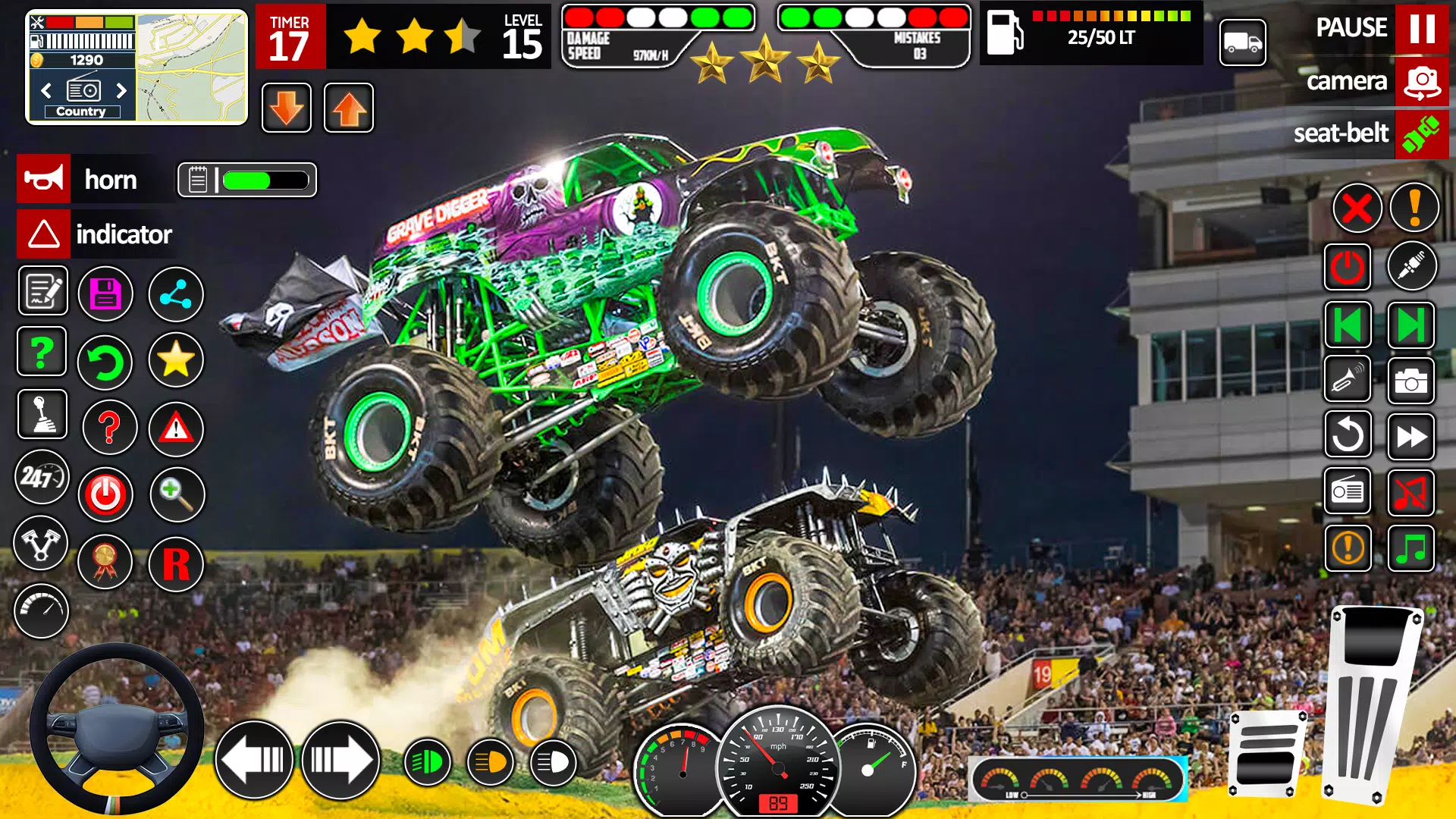Mute the music with the crossed note icon
The height and width of the screenshot is (819, 1456).
click(1412, 491)
